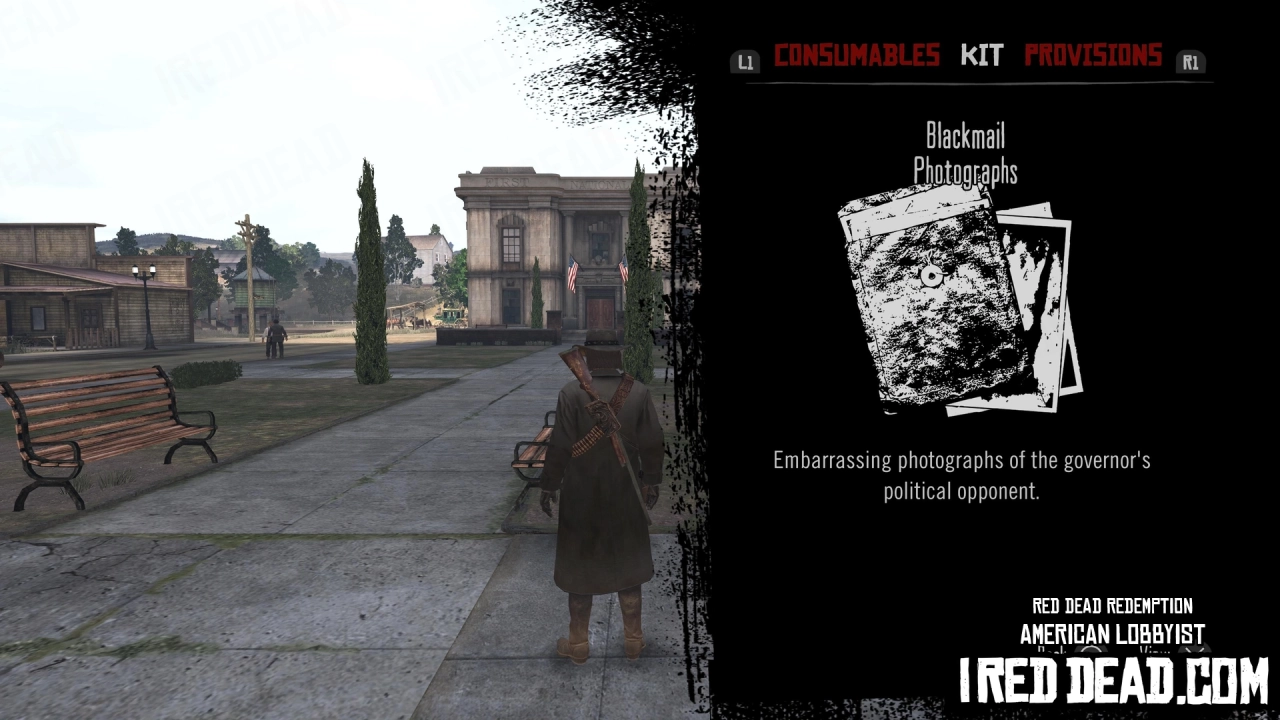Screen dimensions: 1280x720
Task: Switch to the Provisions tab
Action: (x=1093, y=55)
